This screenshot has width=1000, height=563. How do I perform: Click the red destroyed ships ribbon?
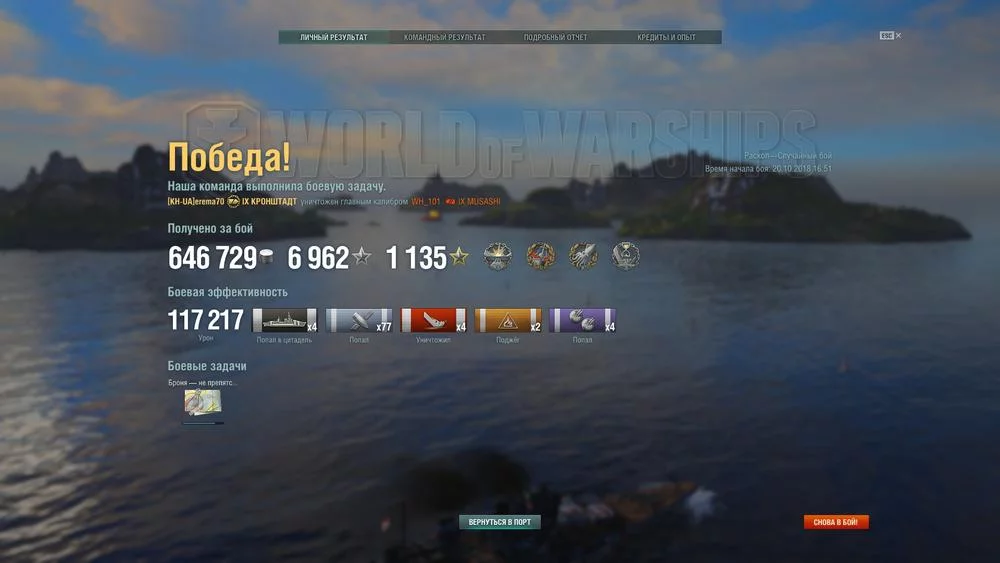pyautogui.click(x=433, y=320)
